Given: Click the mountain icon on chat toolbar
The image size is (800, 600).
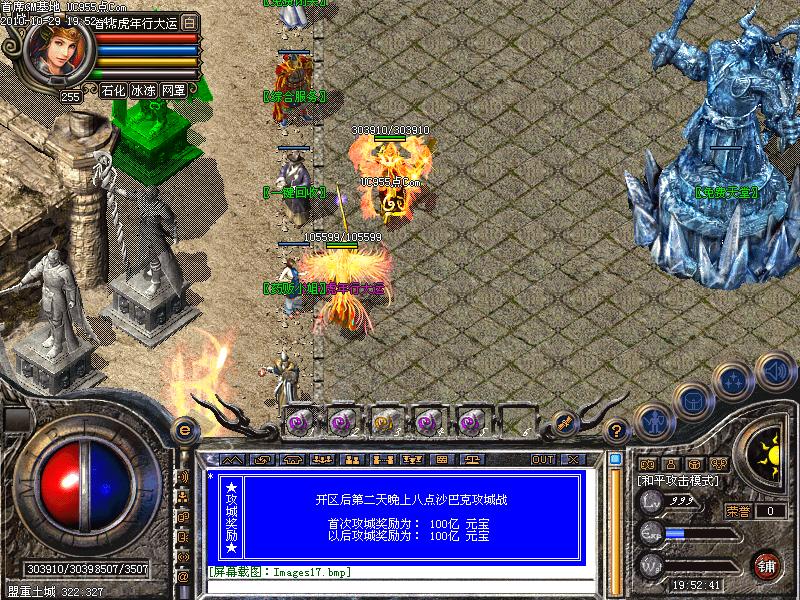Looking at the screenshot, I should (x=232, y=460).
